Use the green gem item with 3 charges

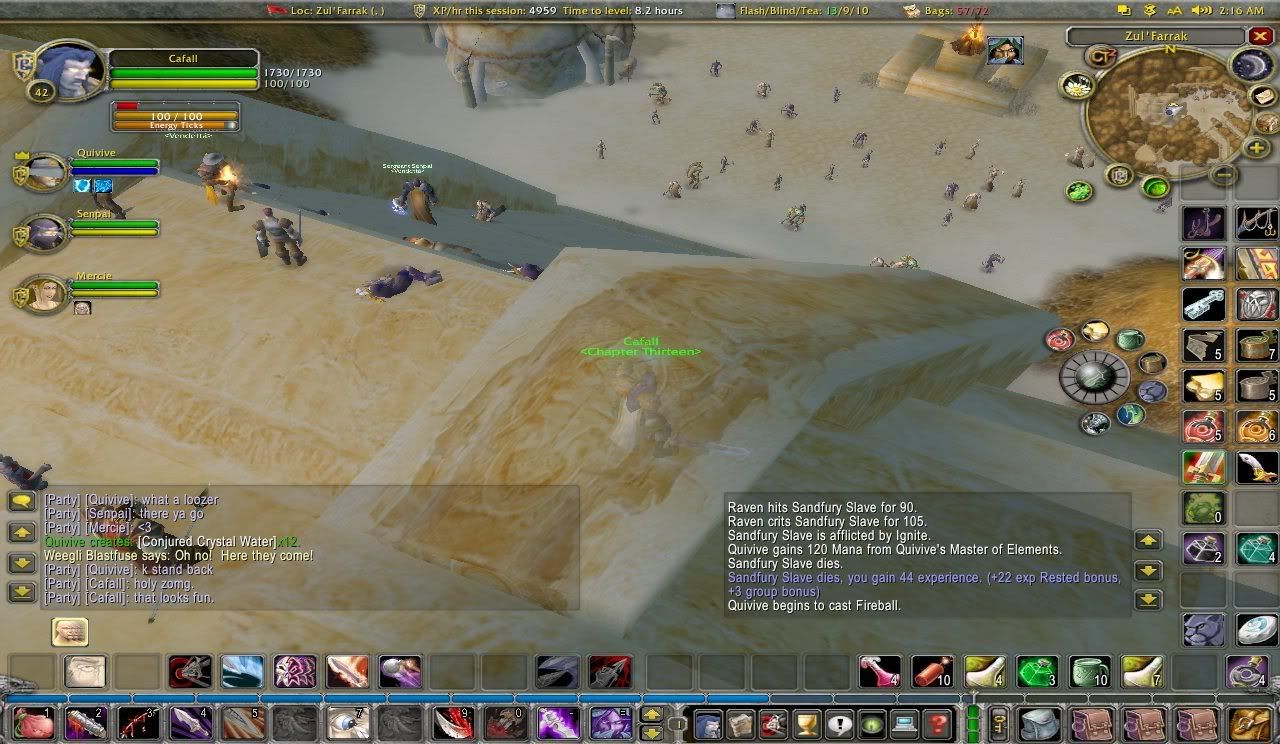pyautogui.click(x=1037, y=671)
